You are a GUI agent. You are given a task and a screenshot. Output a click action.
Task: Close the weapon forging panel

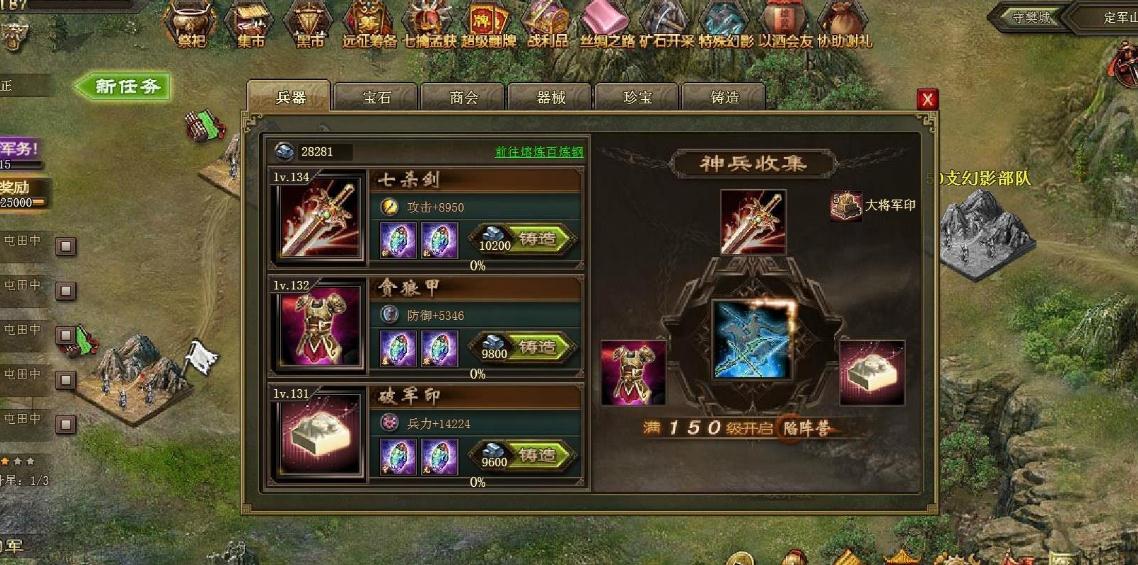point(928,99)
